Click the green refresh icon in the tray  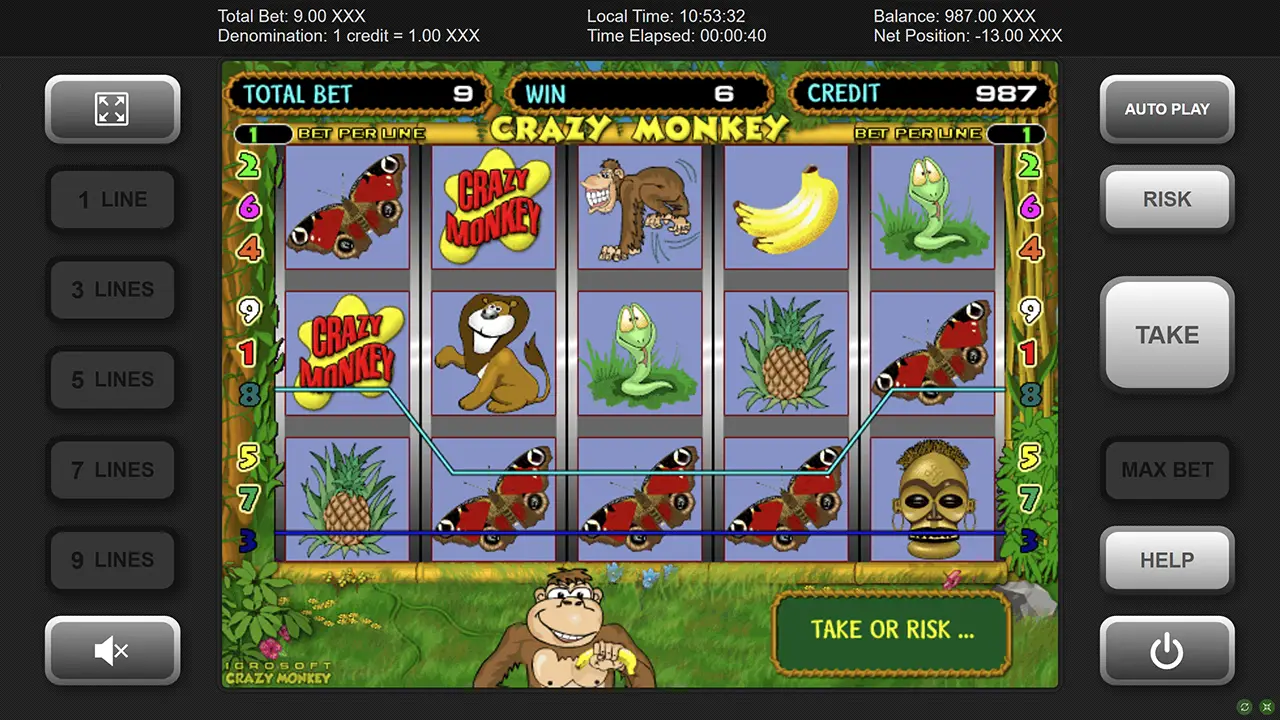(1243, 707)
